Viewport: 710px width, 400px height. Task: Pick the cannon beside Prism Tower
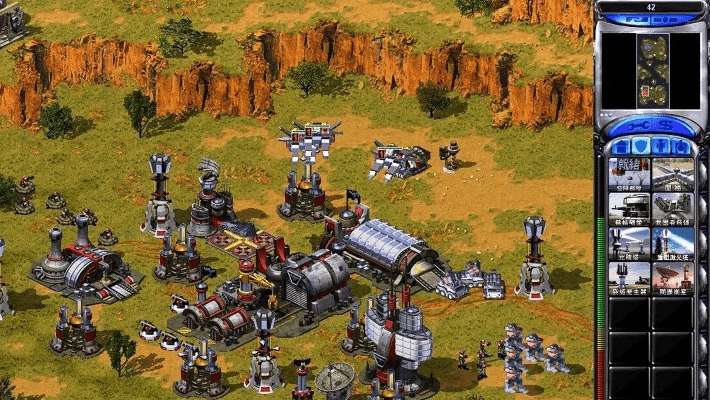pos(673,241)
